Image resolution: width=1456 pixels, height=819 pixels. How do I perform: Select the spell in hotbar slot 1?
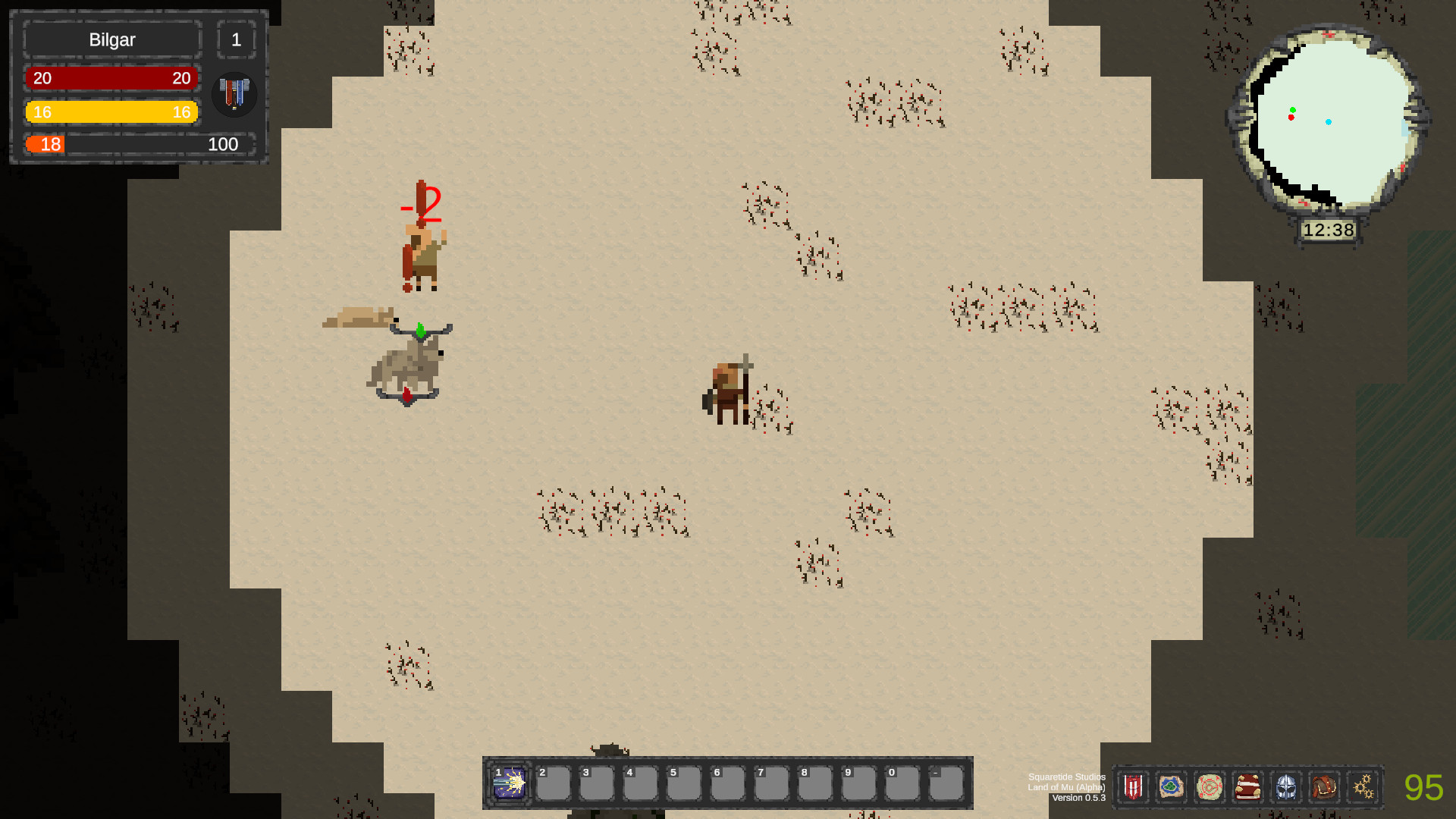[510, 785]
